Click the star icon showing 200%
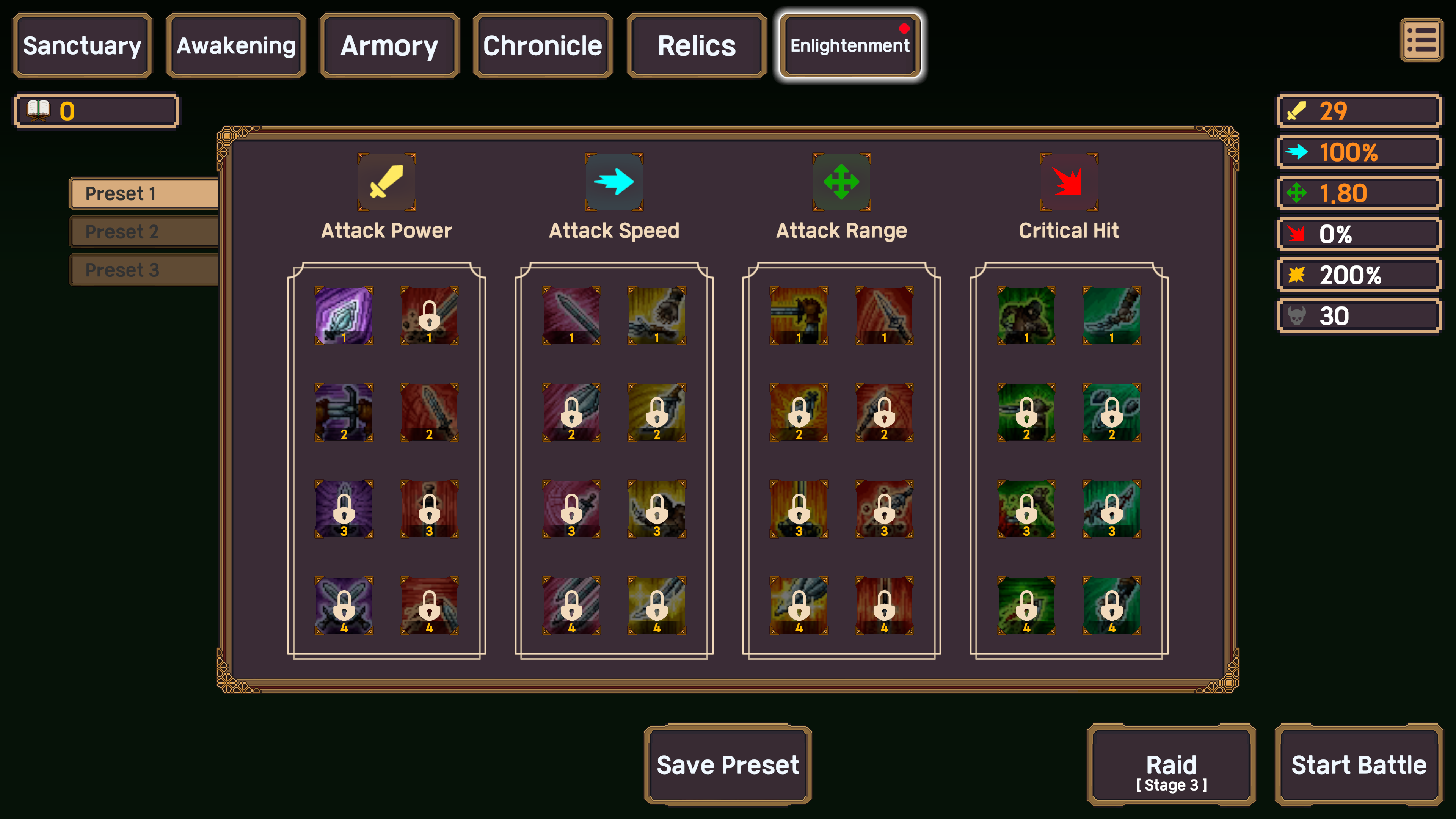The height and width of the screenshot is (819, 1456). tap(1359, 275)
